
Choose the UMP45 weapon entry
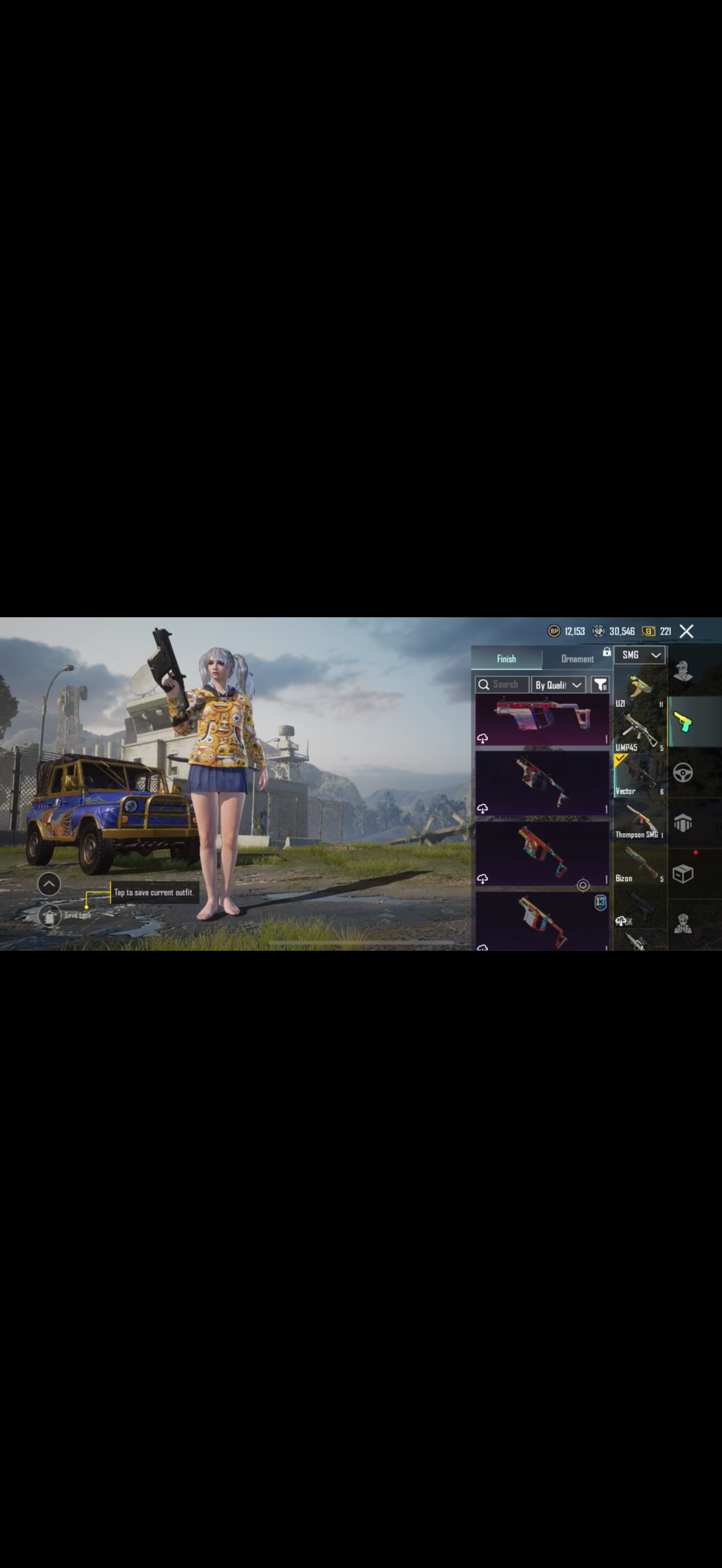639,734
